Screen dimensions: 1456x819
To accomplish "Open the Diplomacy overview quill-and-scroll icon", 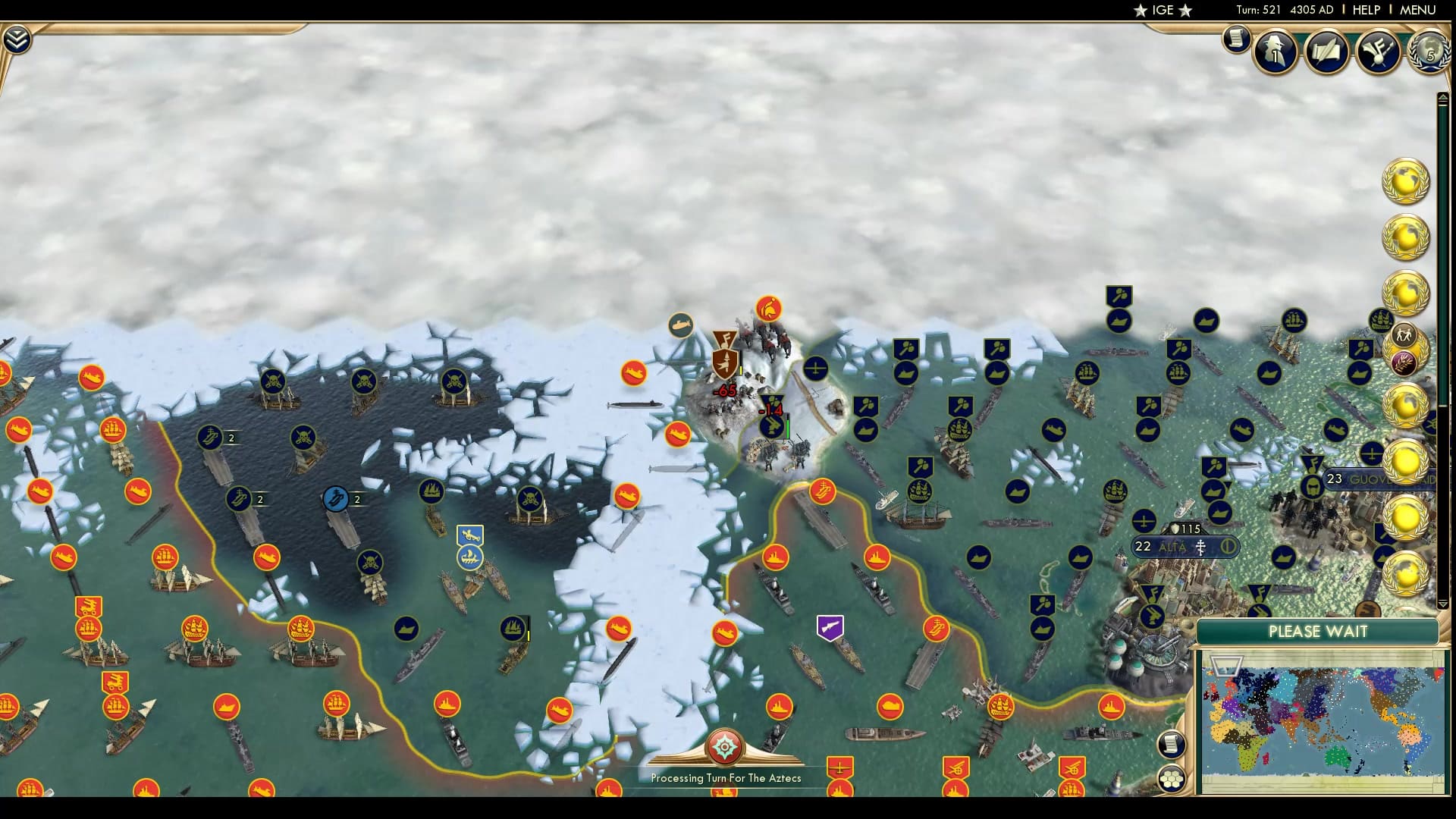I will [x=1325, y=53].
